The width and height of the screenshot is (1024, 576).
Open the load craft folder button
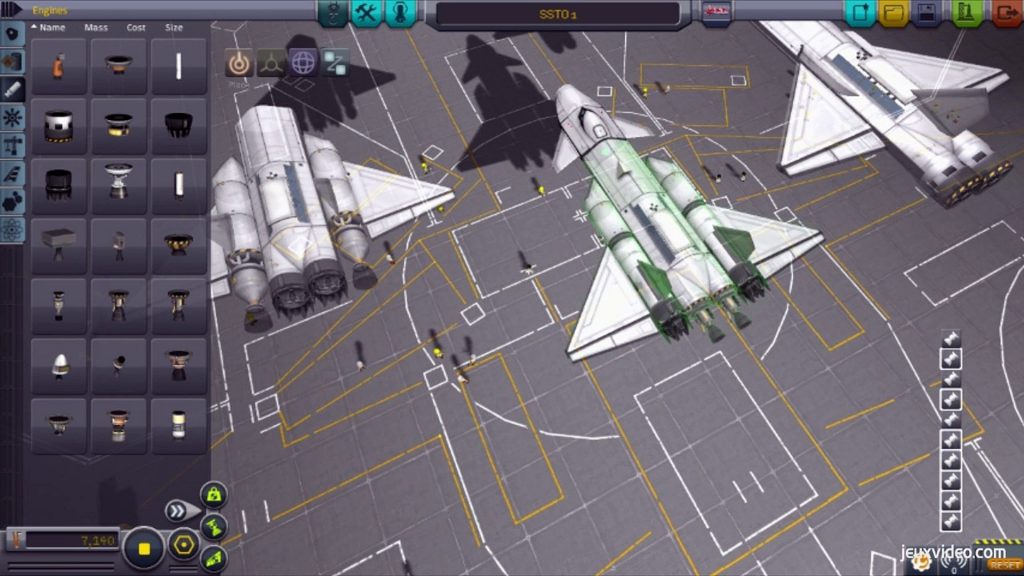(x=893, y=13)
